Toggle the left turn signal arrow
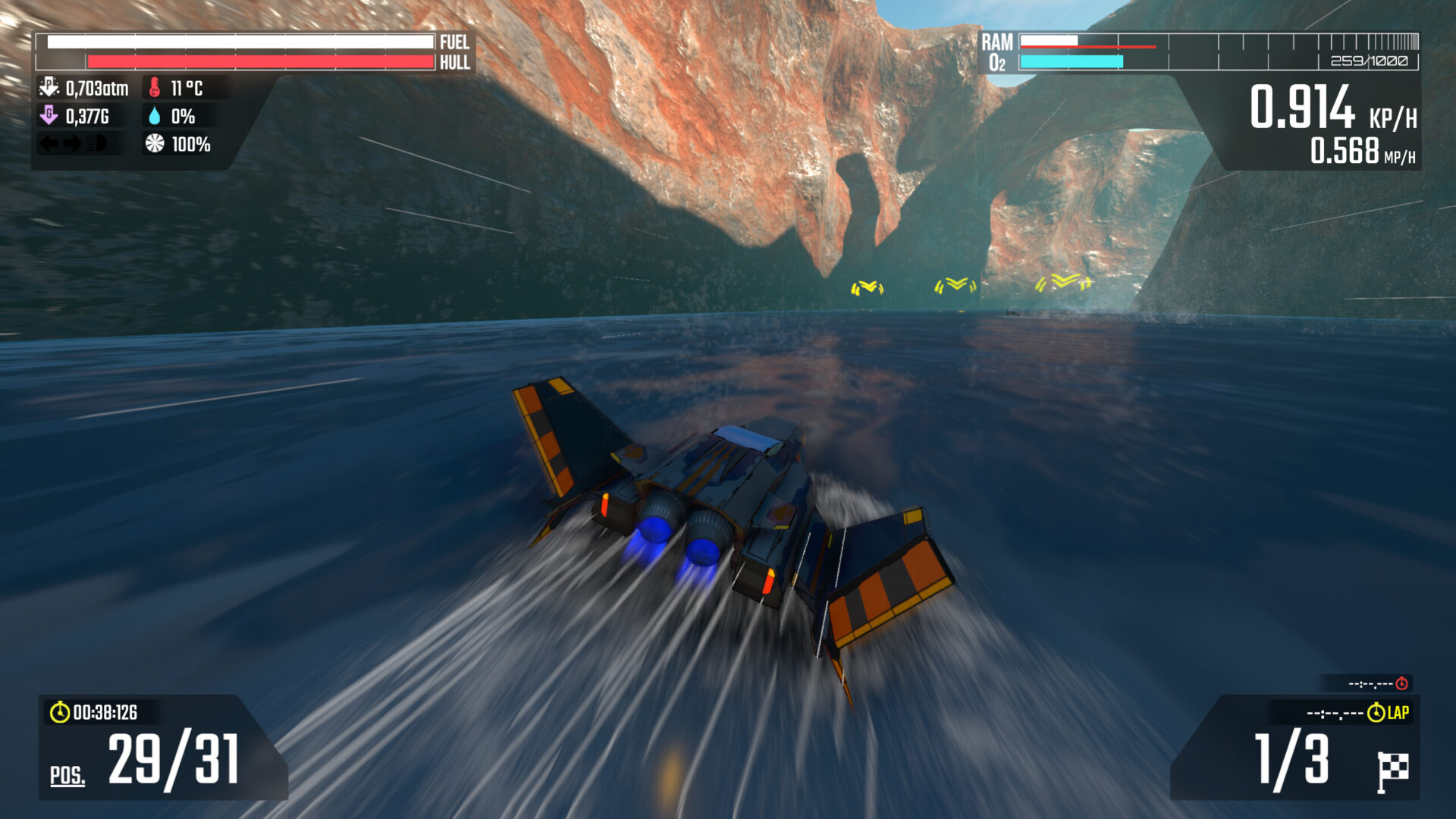Image resolution: width=1456 pixels, height=819 pixels. (47, 144)
